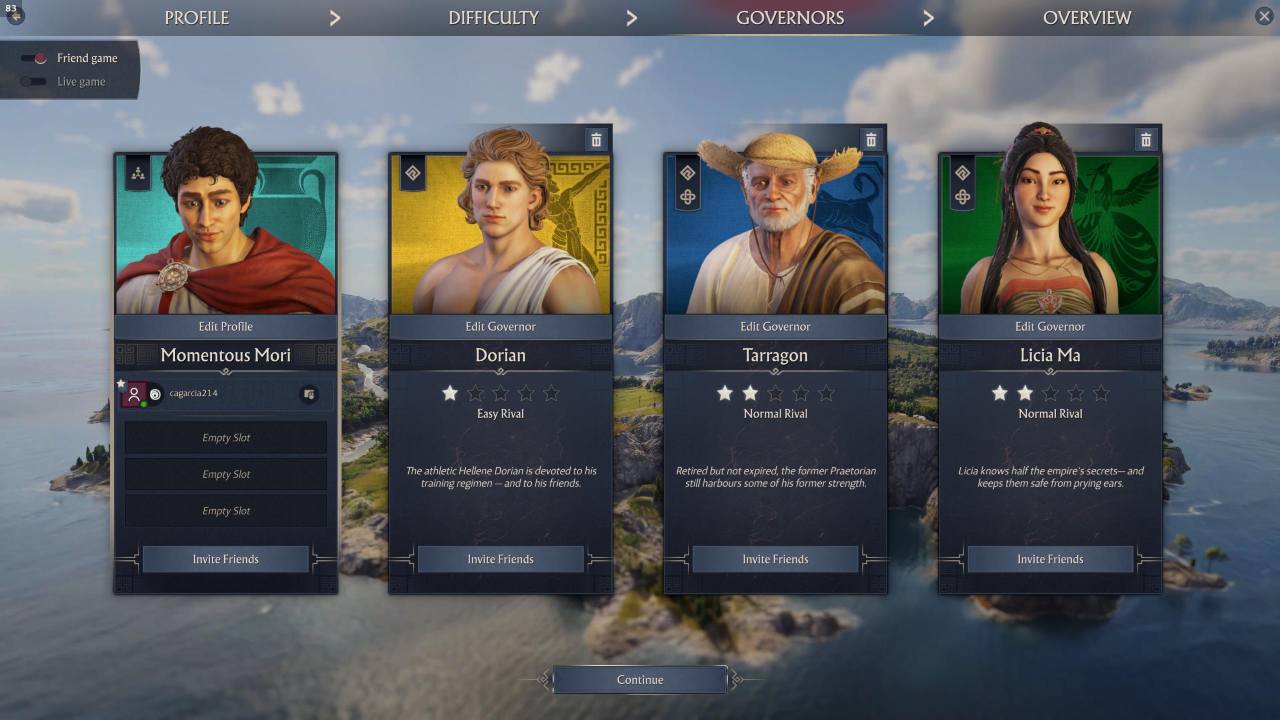
Task: Edit Governor Tarragon
Action: 775,326
